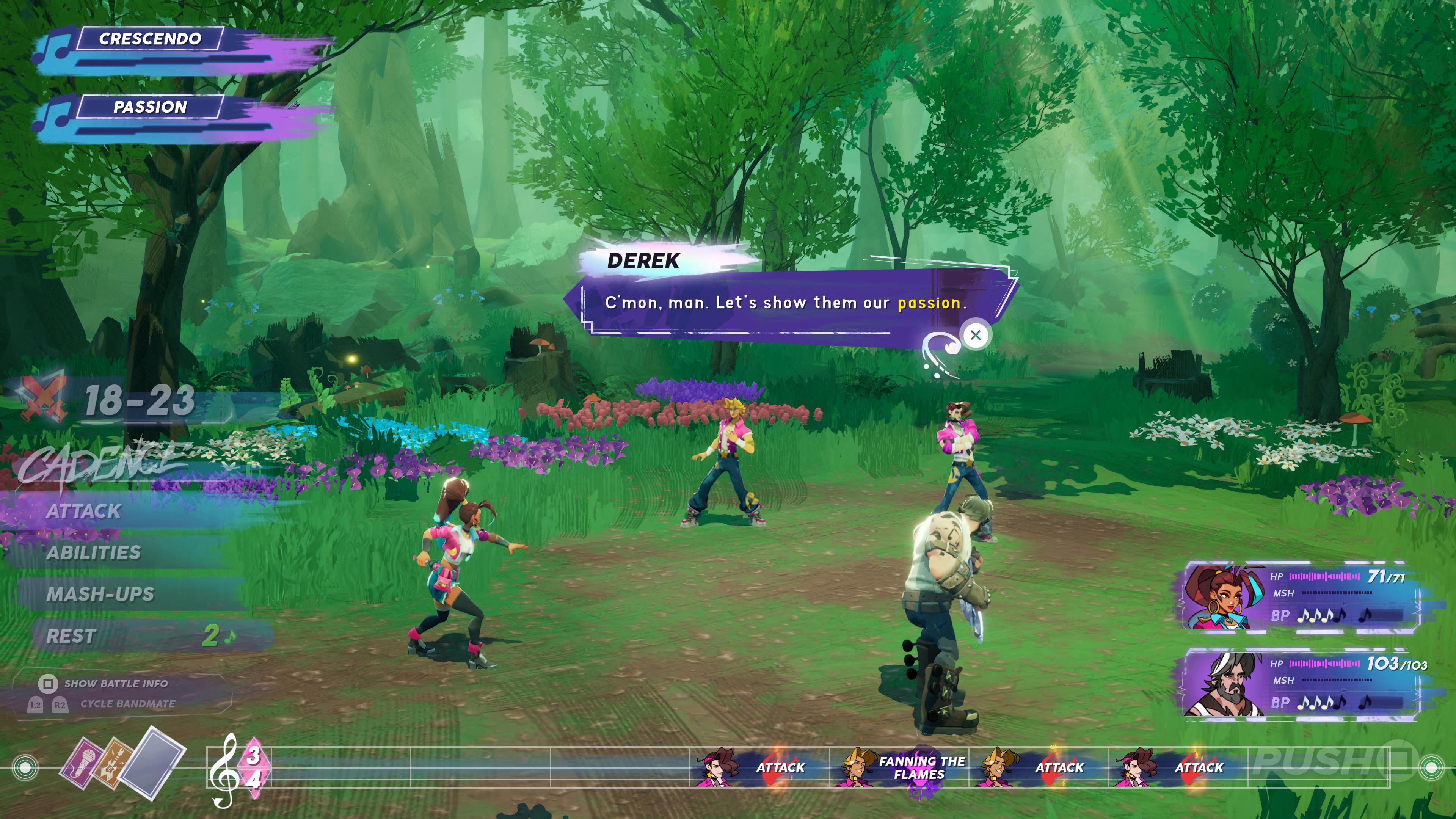Select the Crescendo objective banner

150,39
